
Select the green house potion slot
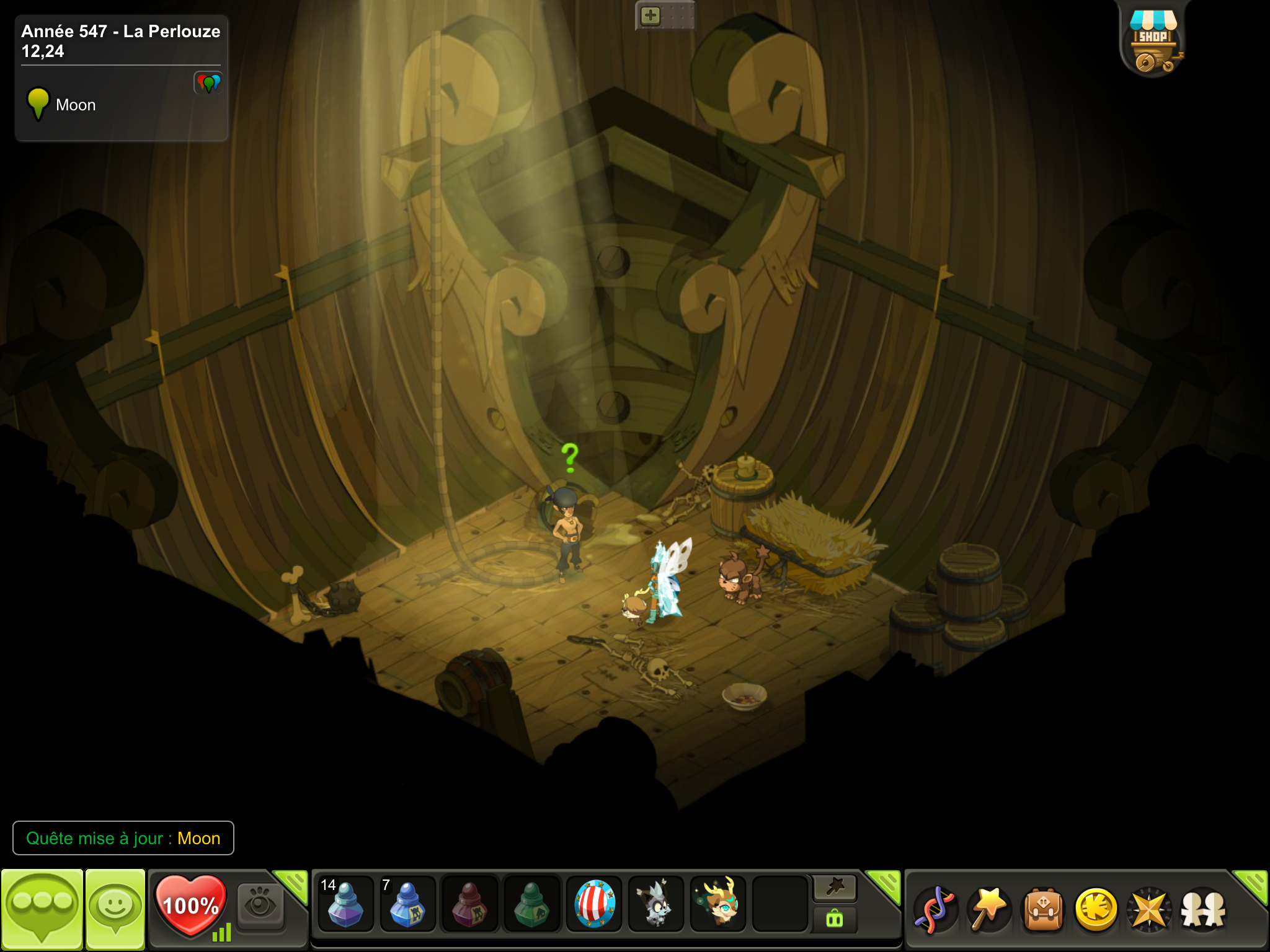pos(531,906)
